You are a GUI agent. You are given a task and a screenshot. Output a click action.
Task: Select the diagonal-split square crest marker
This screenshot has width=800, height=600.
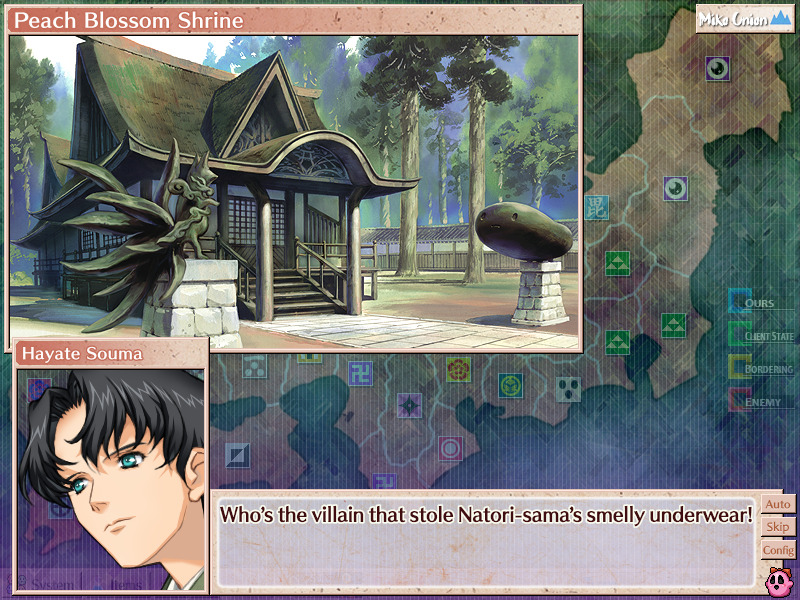(236, 456)
